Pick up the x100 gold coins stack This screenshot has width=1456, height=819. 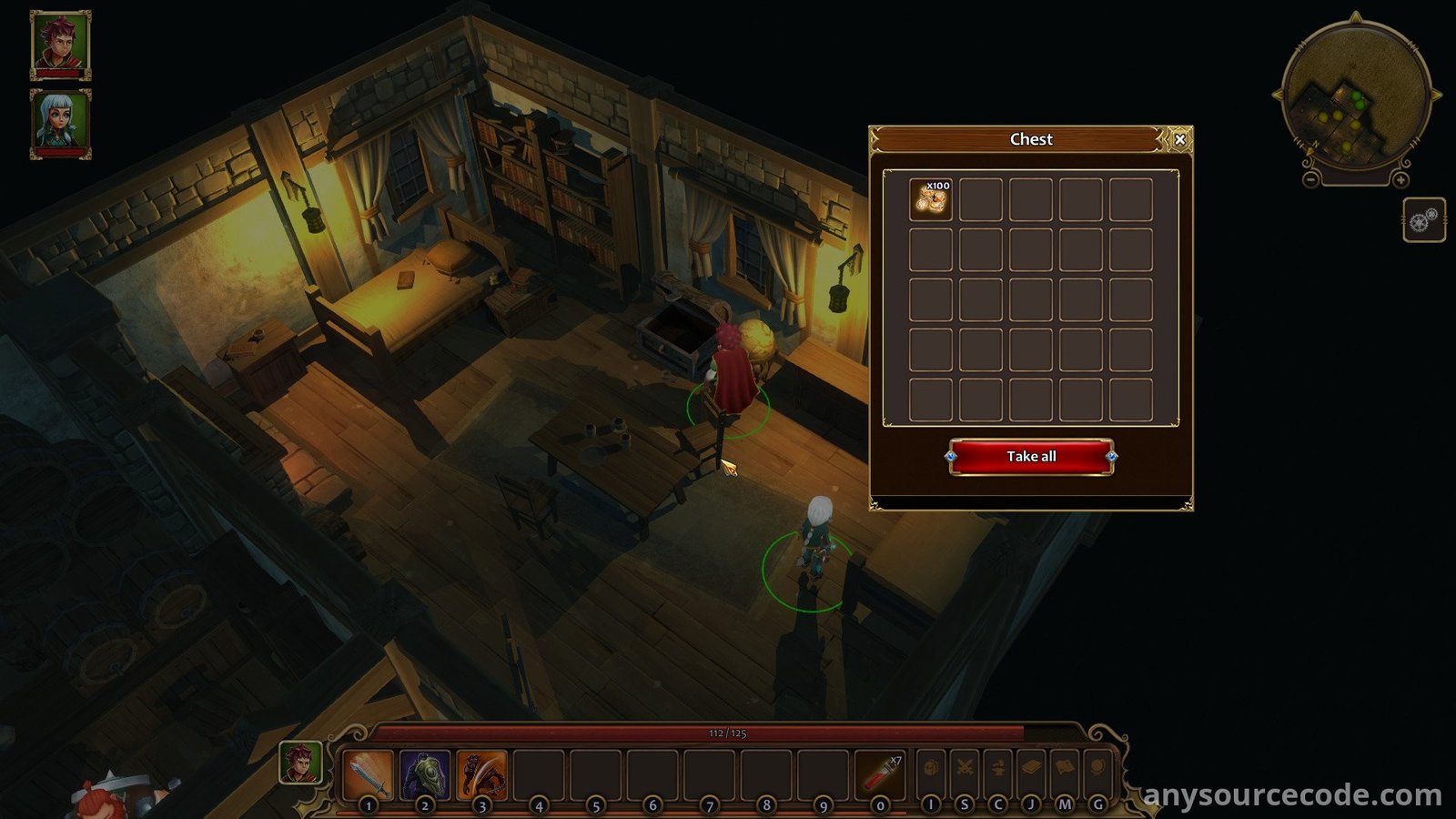pos(931,199)
